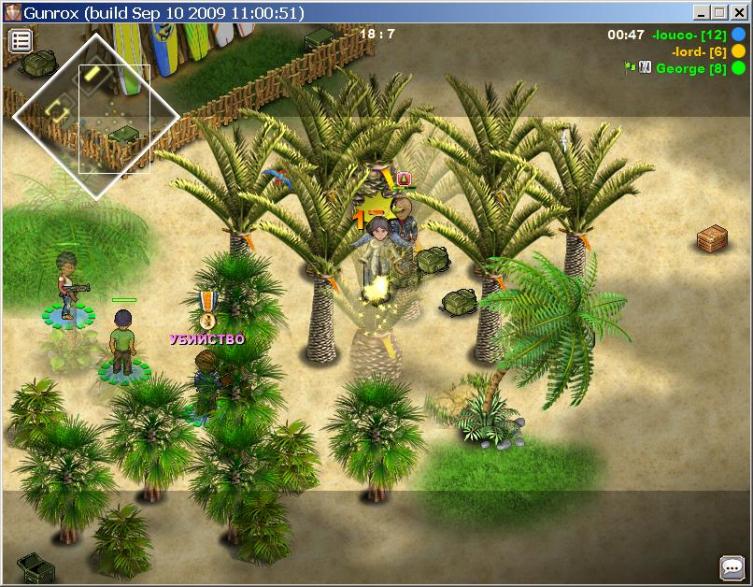This screenshot has width=753, height=587.
Task: Open the menu list button
Action: click(x=21, y=41)
